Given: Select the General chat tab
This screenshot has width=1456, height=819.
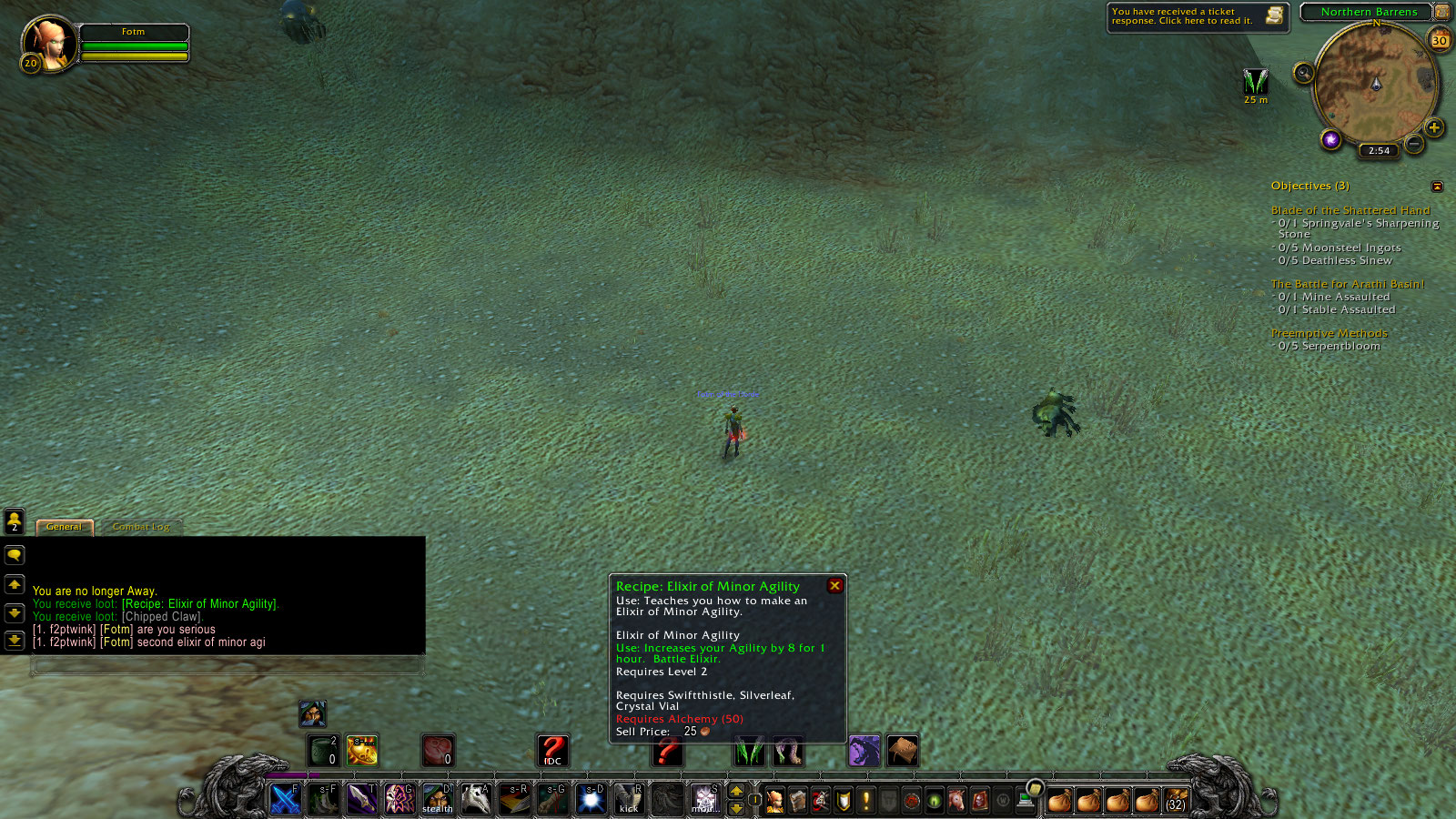Looking at the screenshot, I should click(64, 527).
